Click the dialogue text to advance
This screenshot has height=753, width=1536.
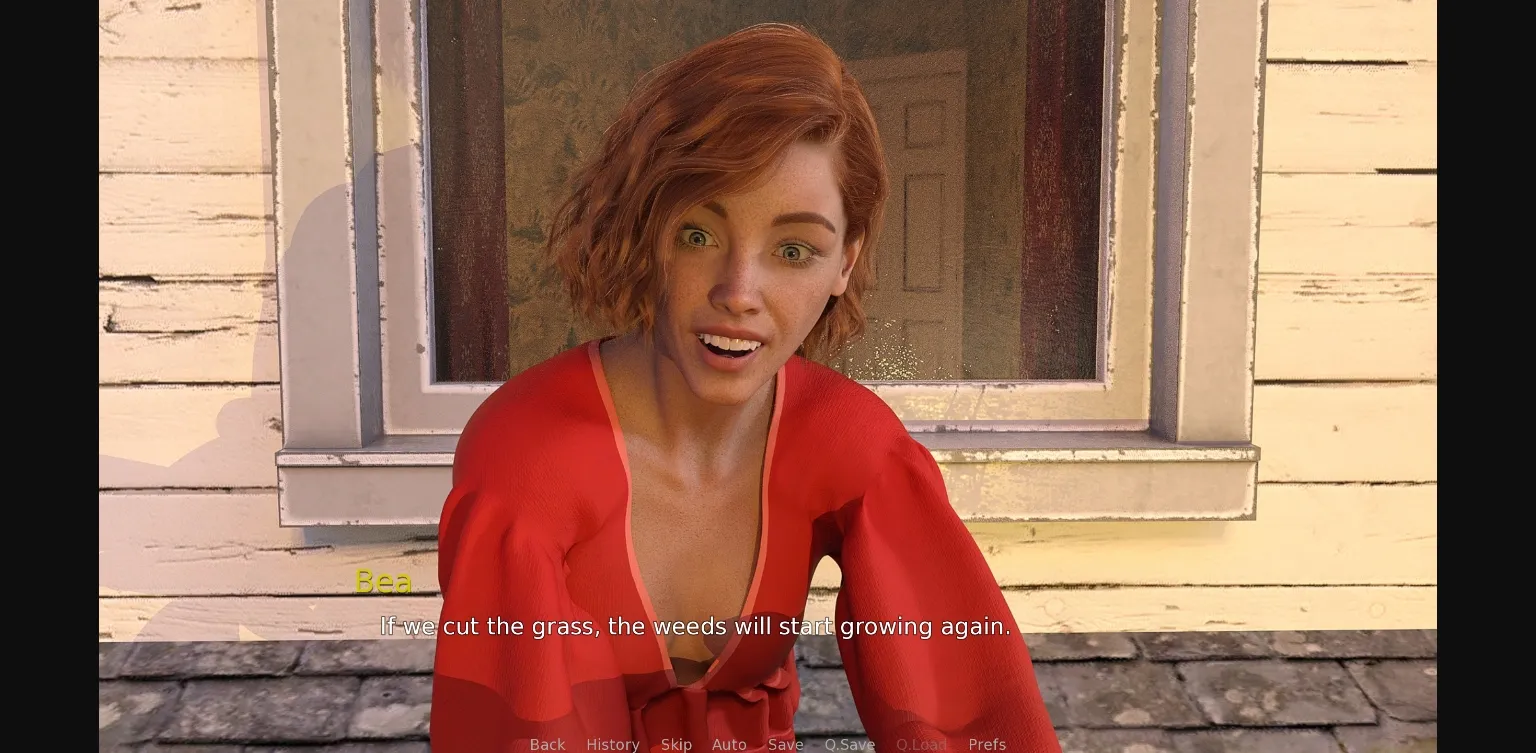coord(694,626)
